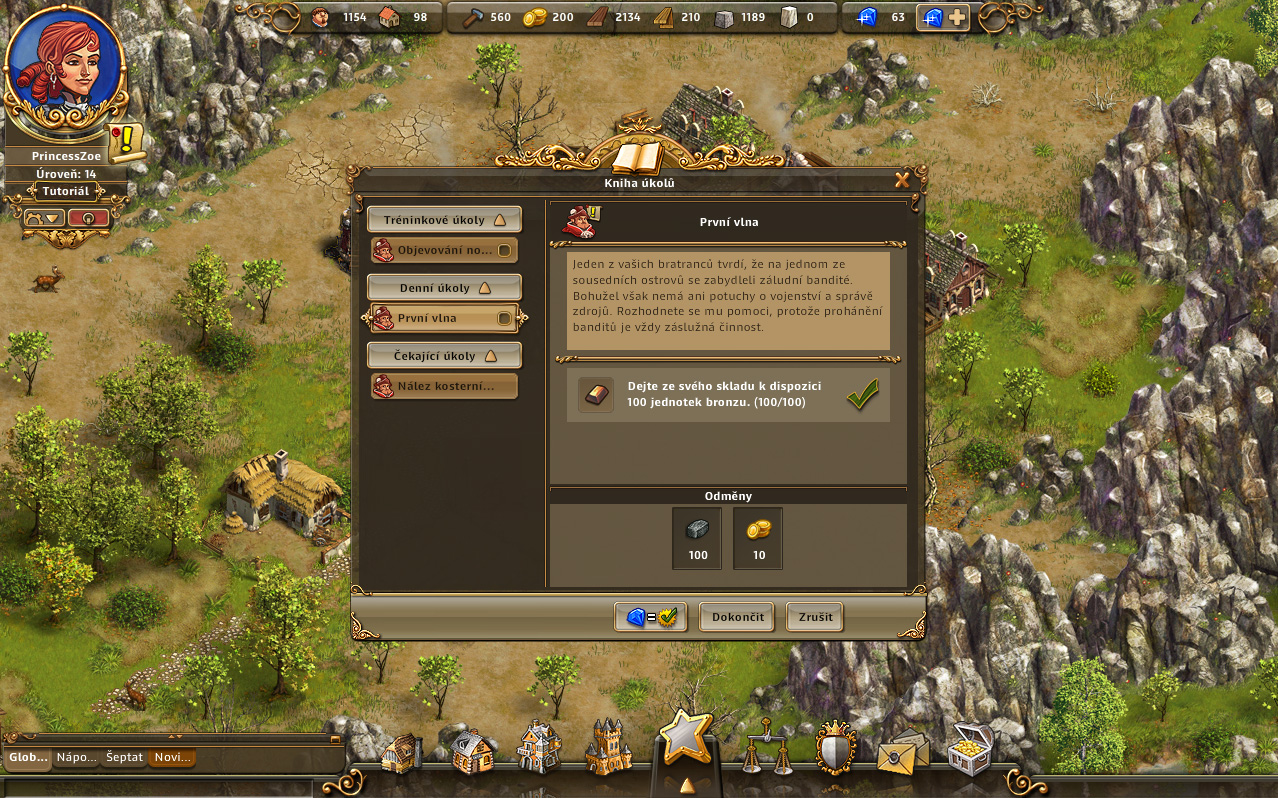The width and height of the screenshot is (1278, 798).
Task: Select the Objevování no... quest entry
Action: click(x=444, y=250)
